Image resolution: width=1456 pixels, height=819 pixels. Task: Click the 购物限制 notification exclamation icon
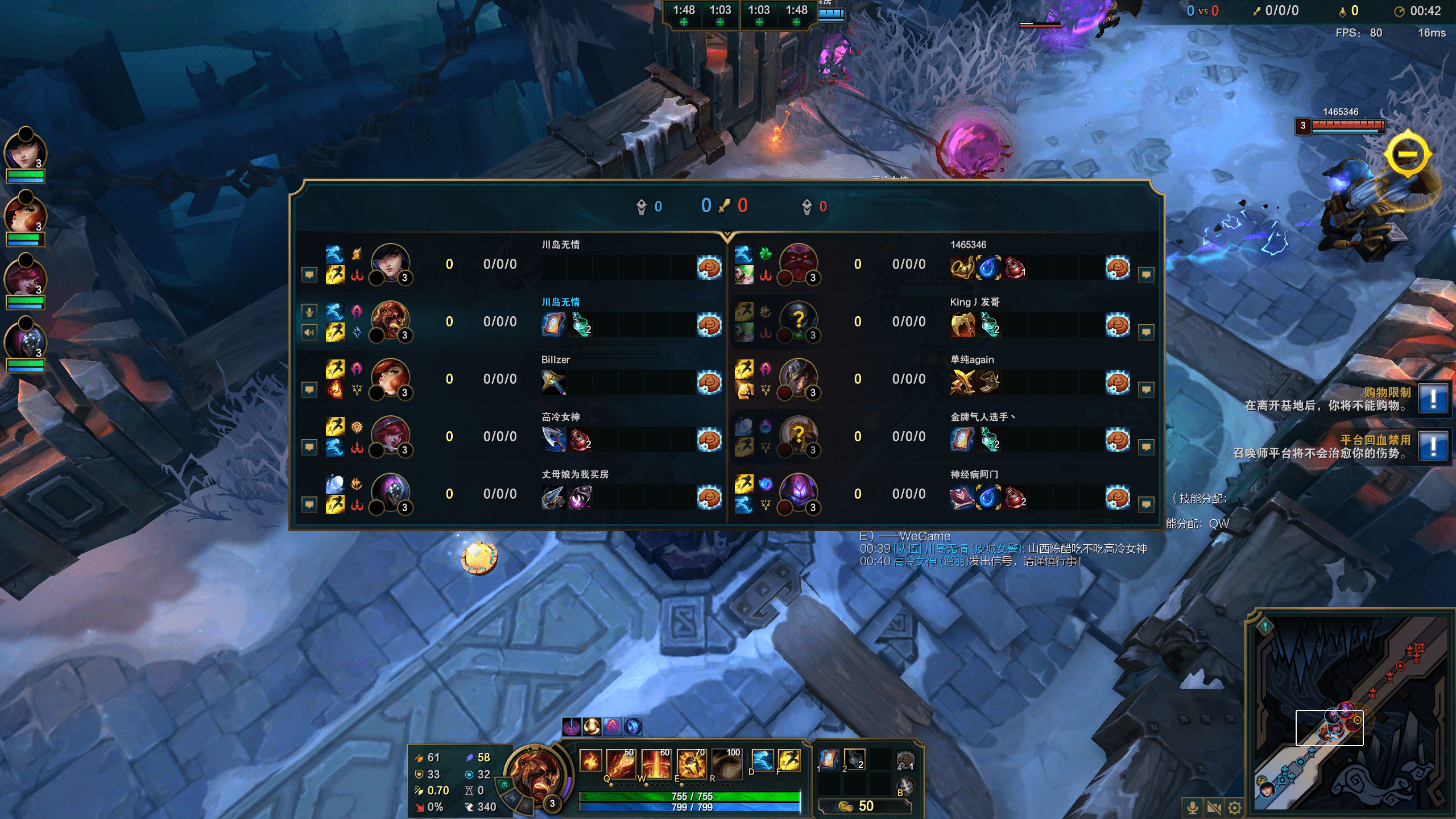[1433, 399]
